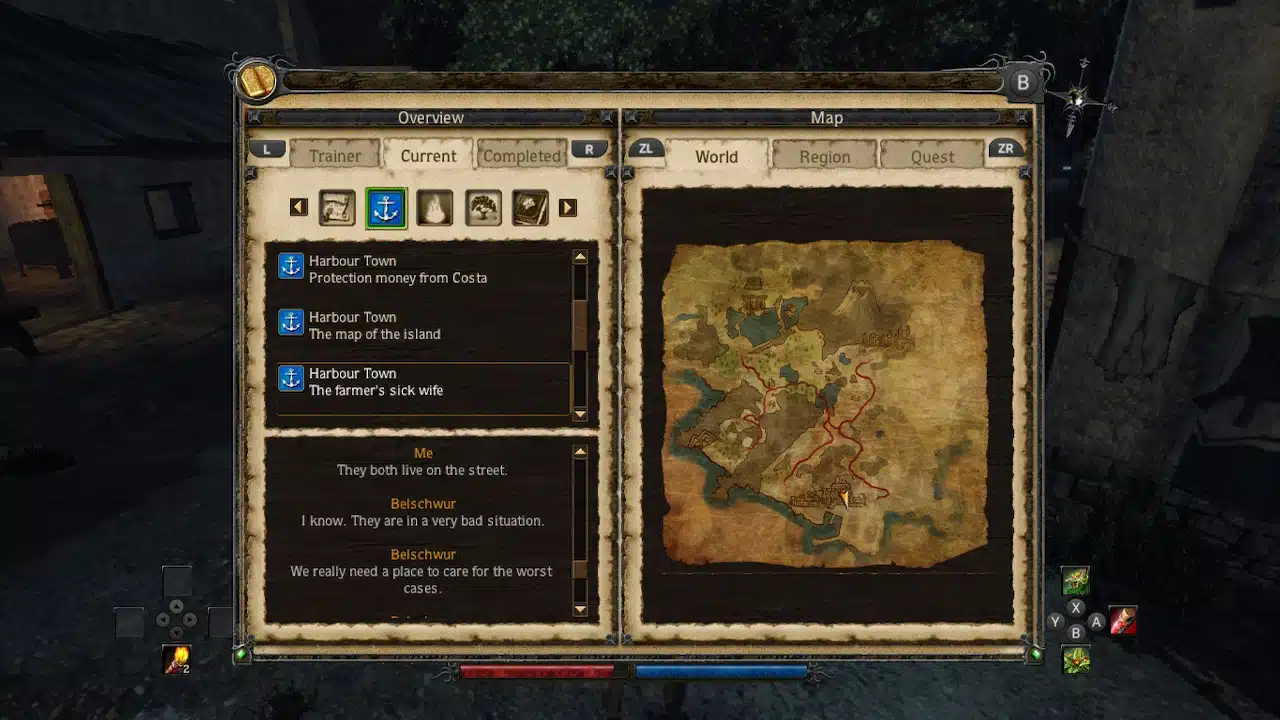This screenshot has height=720, width=1280.
Task: Open the Region map tab
Action: point(824,156)
